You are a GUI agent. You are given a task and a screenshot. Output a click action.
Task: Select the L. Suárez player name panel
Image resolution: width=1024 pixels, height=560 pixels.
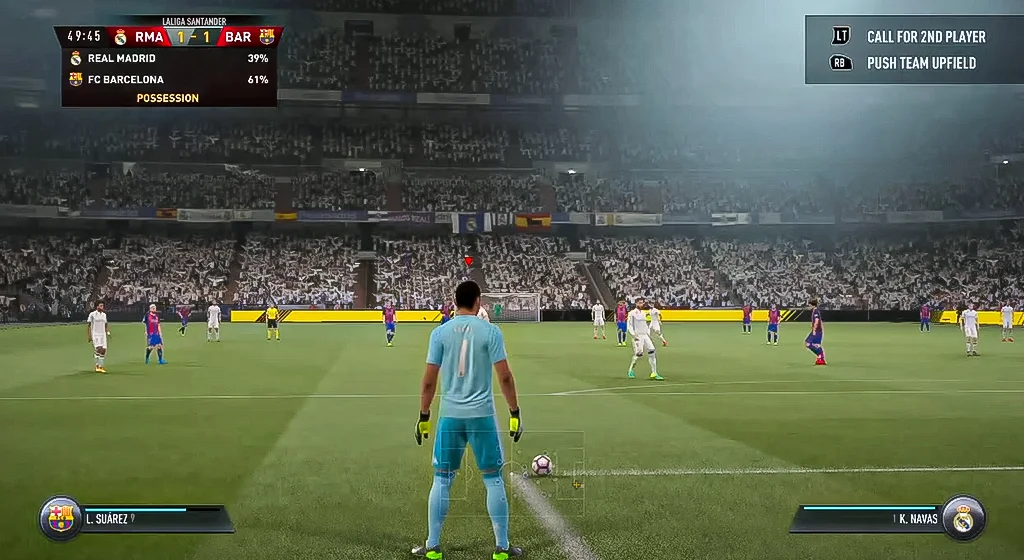[x=155, y=519]
